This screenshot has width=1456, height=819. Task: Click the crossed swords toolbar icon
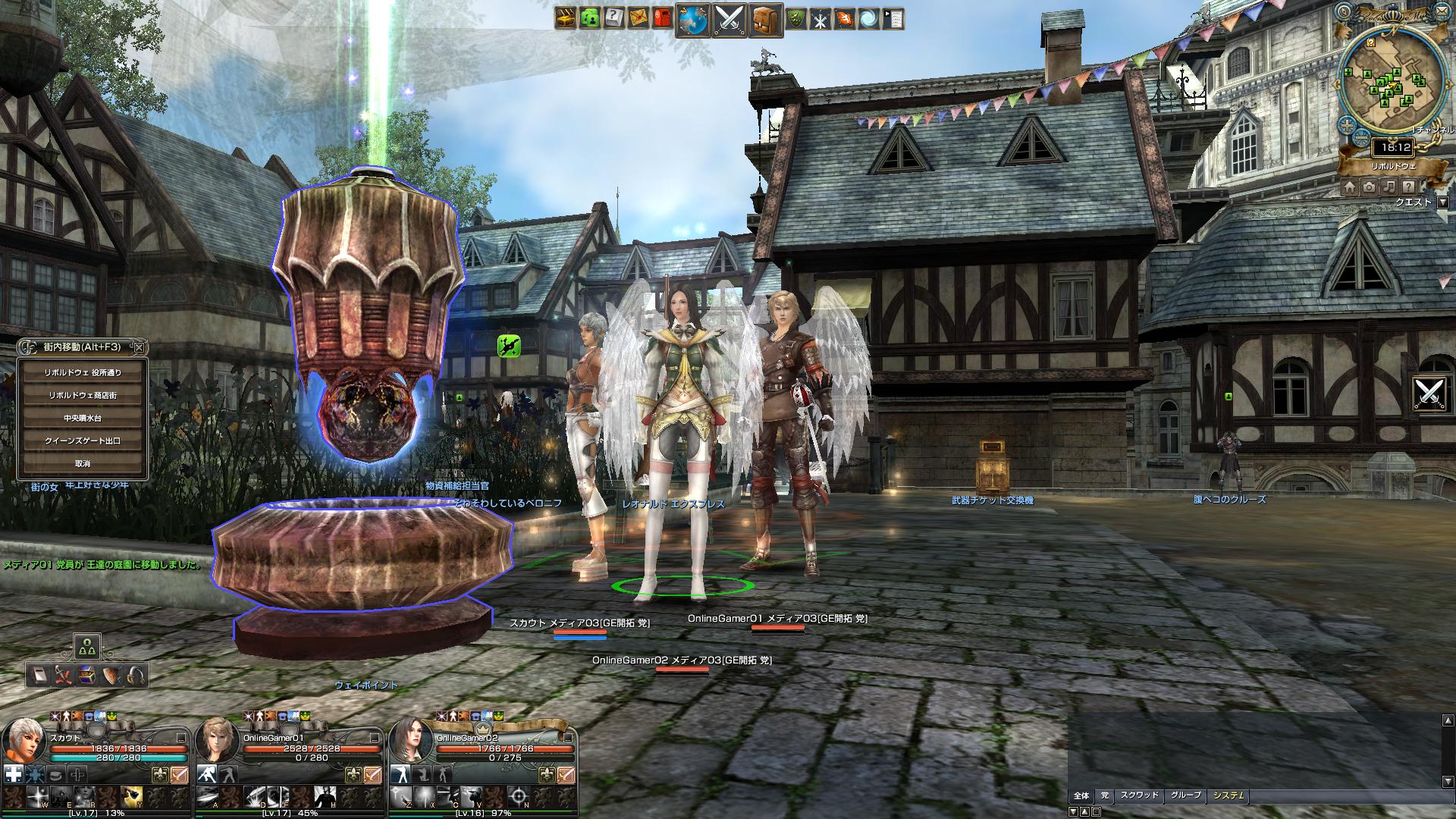tap(730, 19)
